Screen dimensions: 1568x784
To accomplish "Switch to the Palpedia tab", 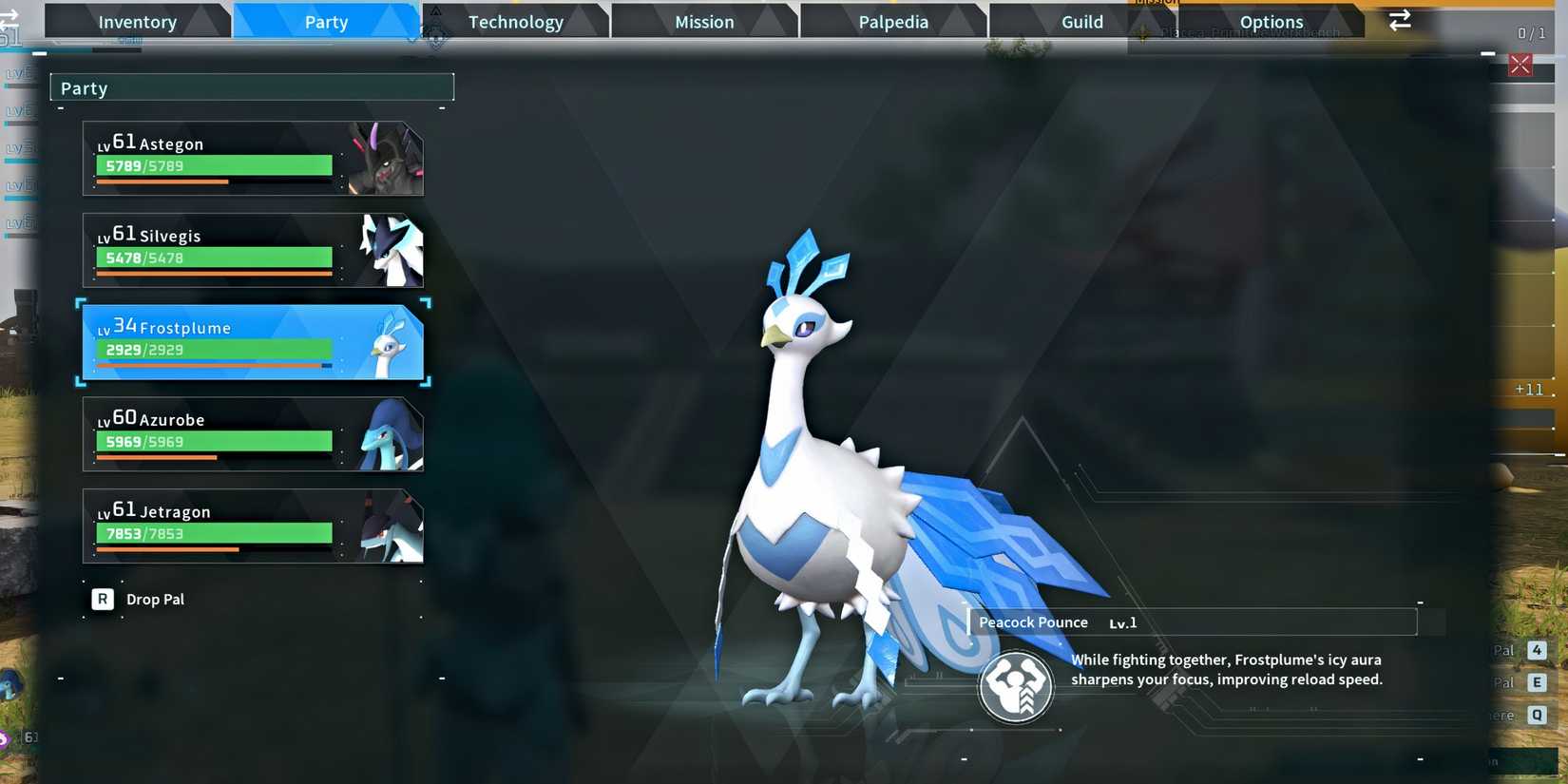I will (x=891, y=21).
